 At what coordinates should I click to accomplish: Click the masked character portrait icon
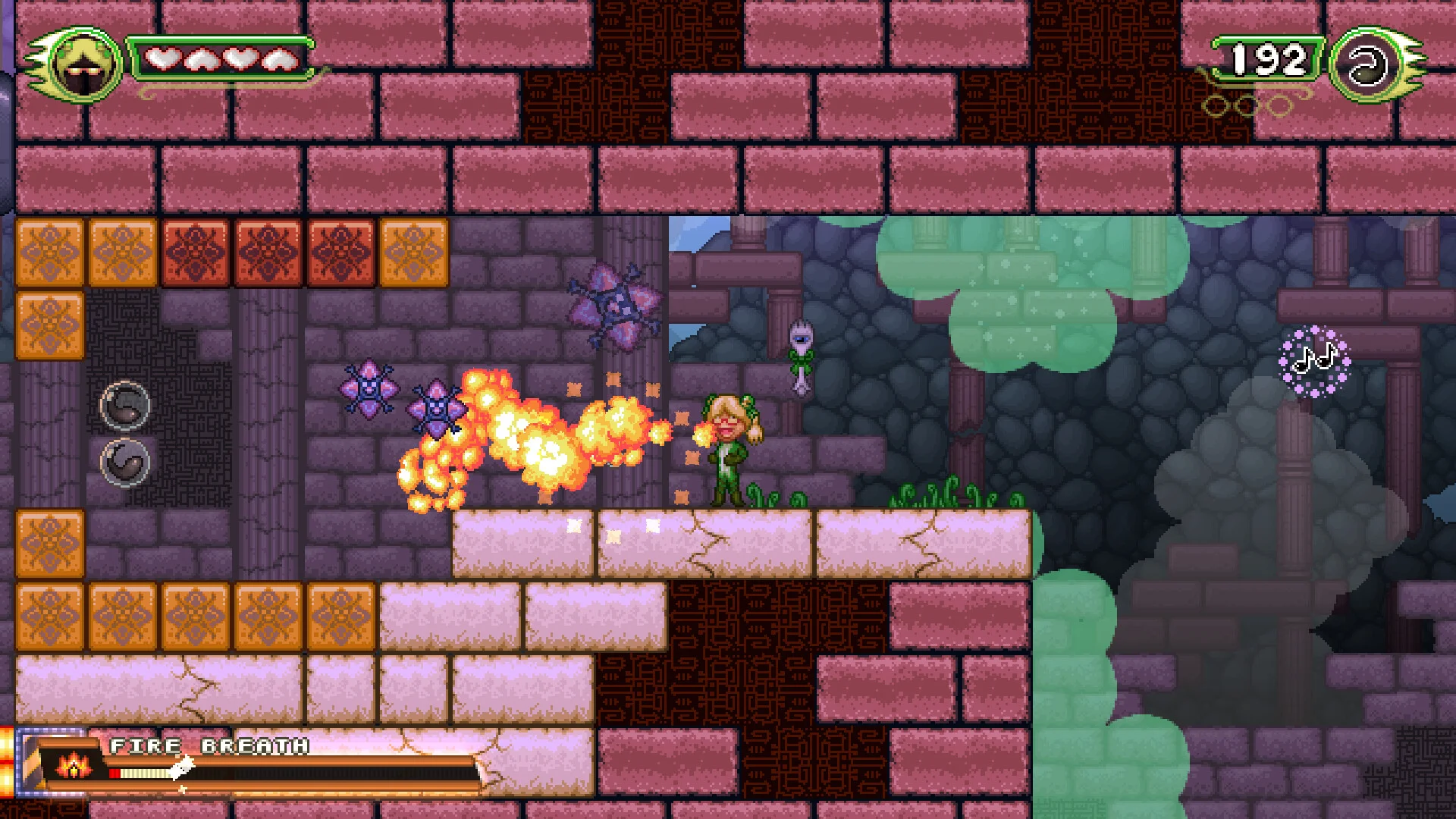click(x=83, y=65)
